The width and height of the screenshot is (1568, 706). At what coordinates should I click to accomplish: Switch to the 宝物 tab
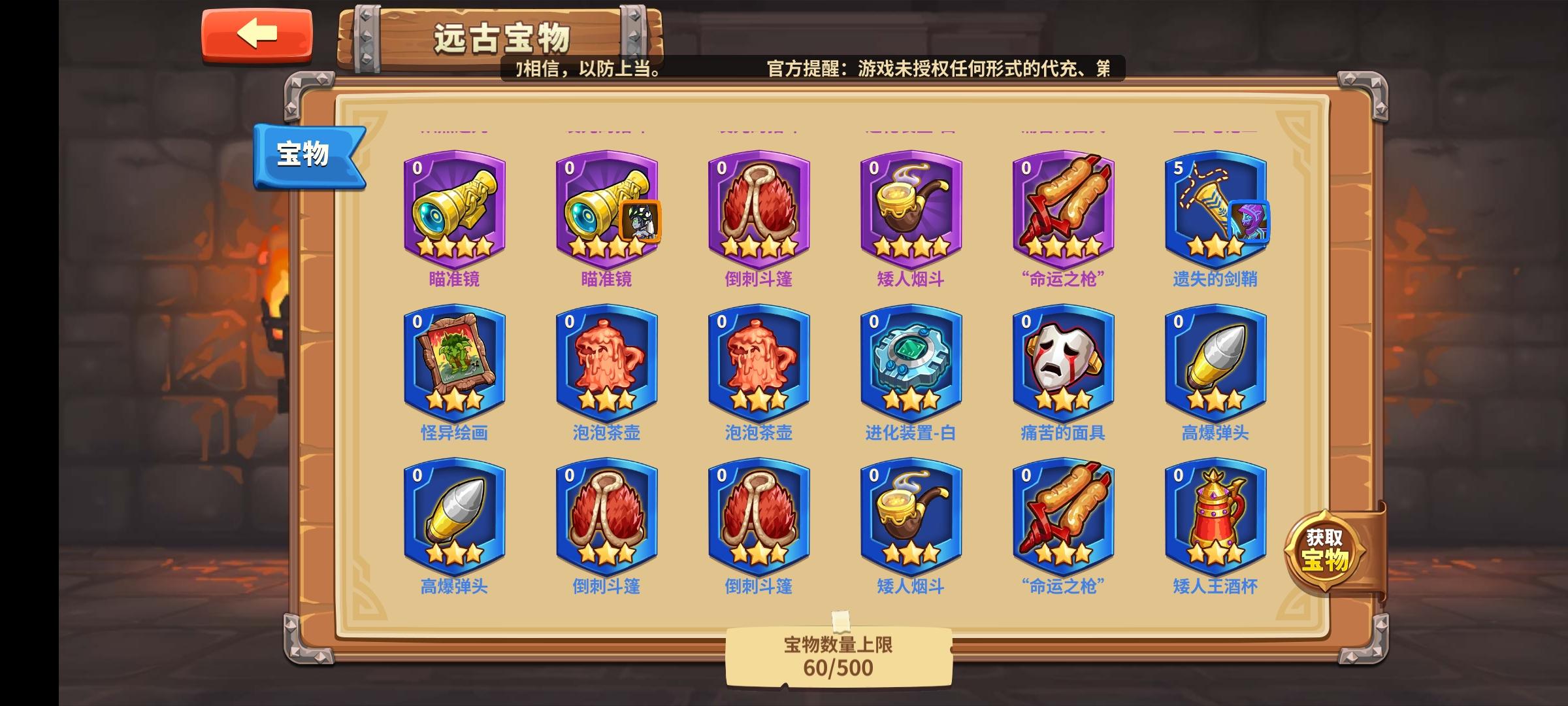pyautogui.click(x=307, y=152)
